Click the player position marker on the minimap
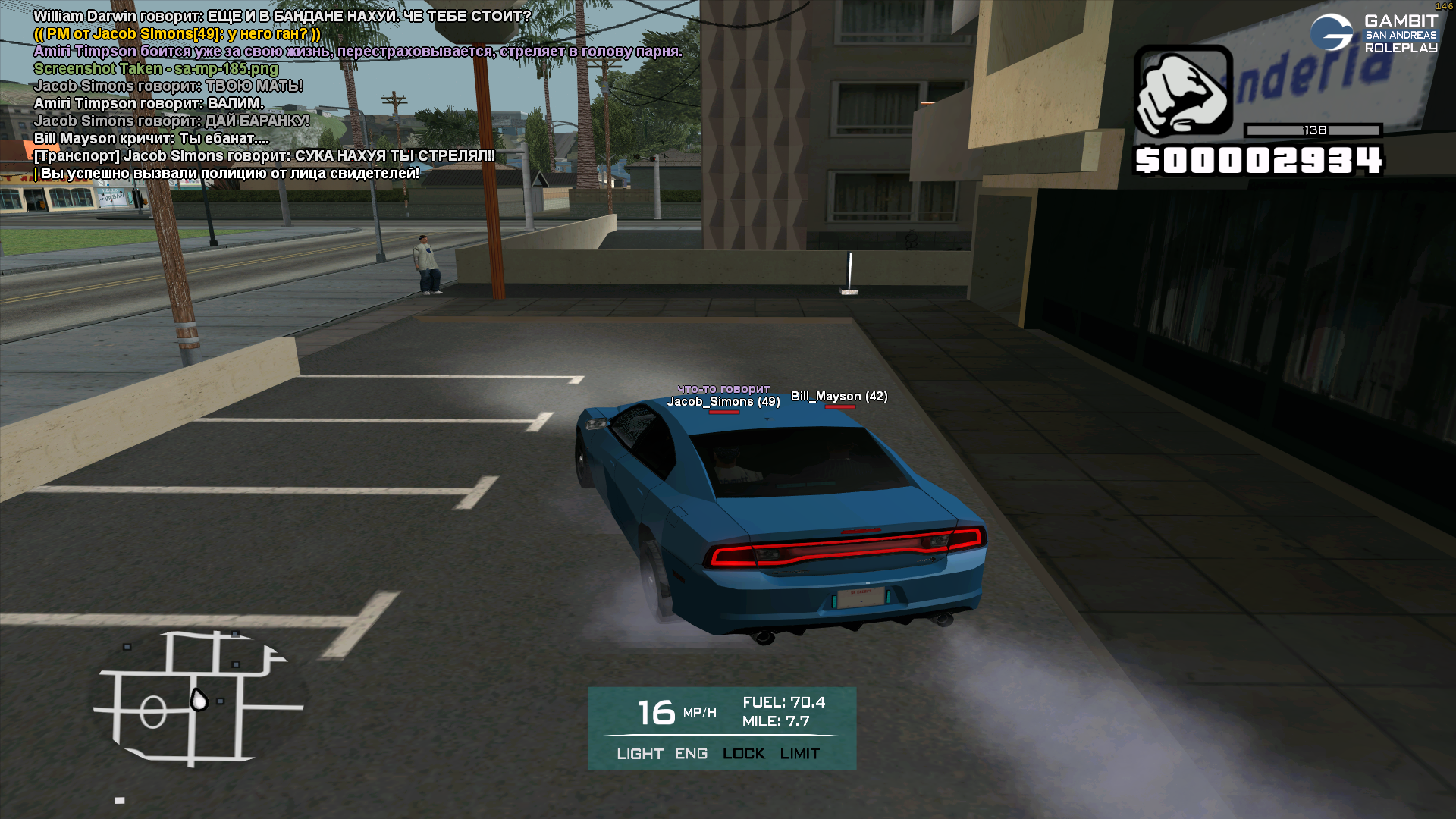Image resolution: width=1456 pixels, height=819 pixels. click(199, 700)
